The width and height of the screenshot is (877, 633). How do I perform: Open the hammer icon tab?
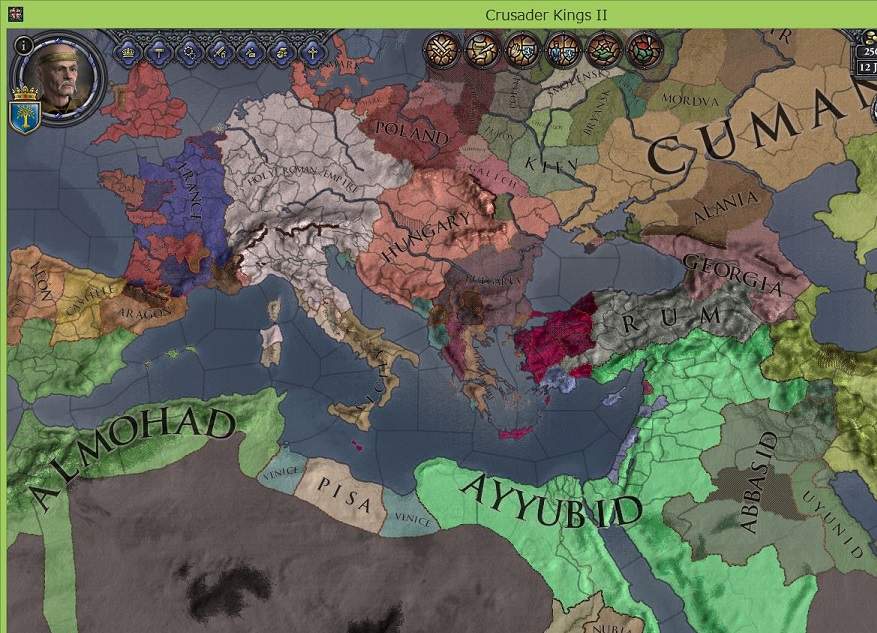(x=160, y=50)
